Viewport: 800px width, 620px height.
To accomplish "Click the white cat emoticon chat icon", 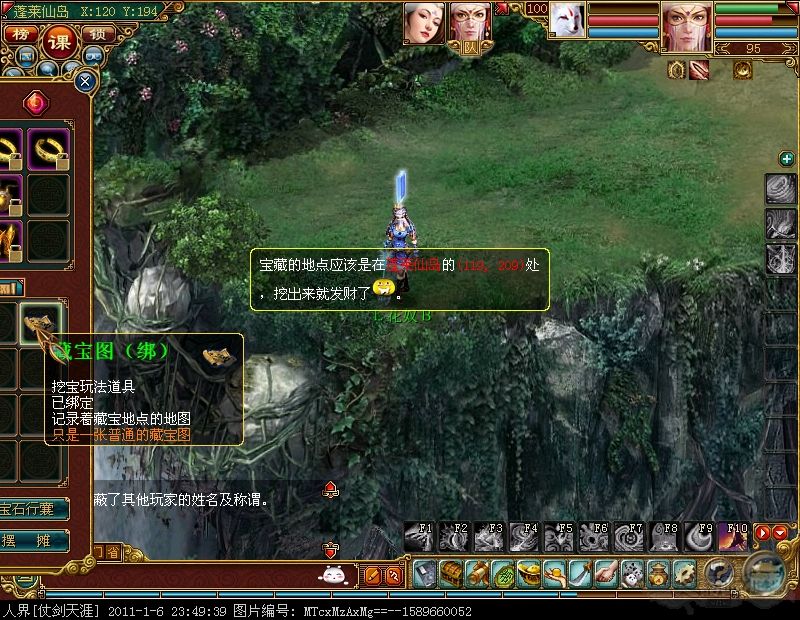I will pos(332,575).
